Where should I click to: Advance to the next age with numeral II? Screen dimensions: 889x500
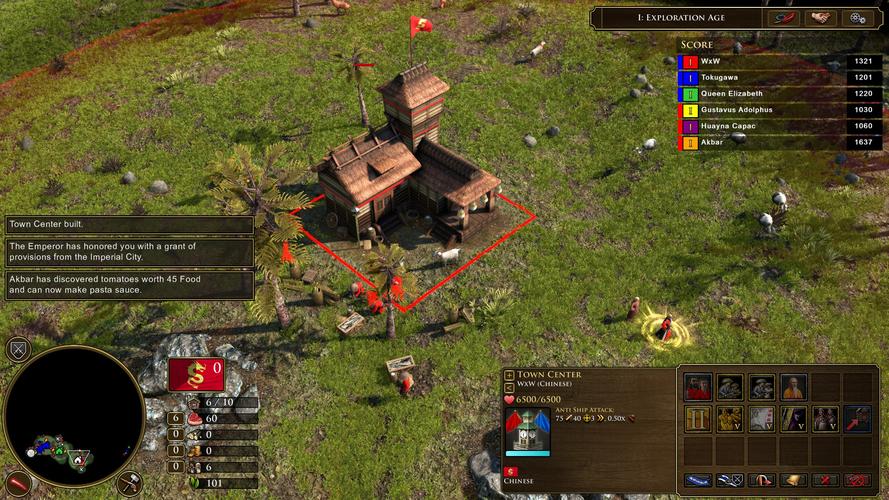pyautogui.click(x=697, y=419)
